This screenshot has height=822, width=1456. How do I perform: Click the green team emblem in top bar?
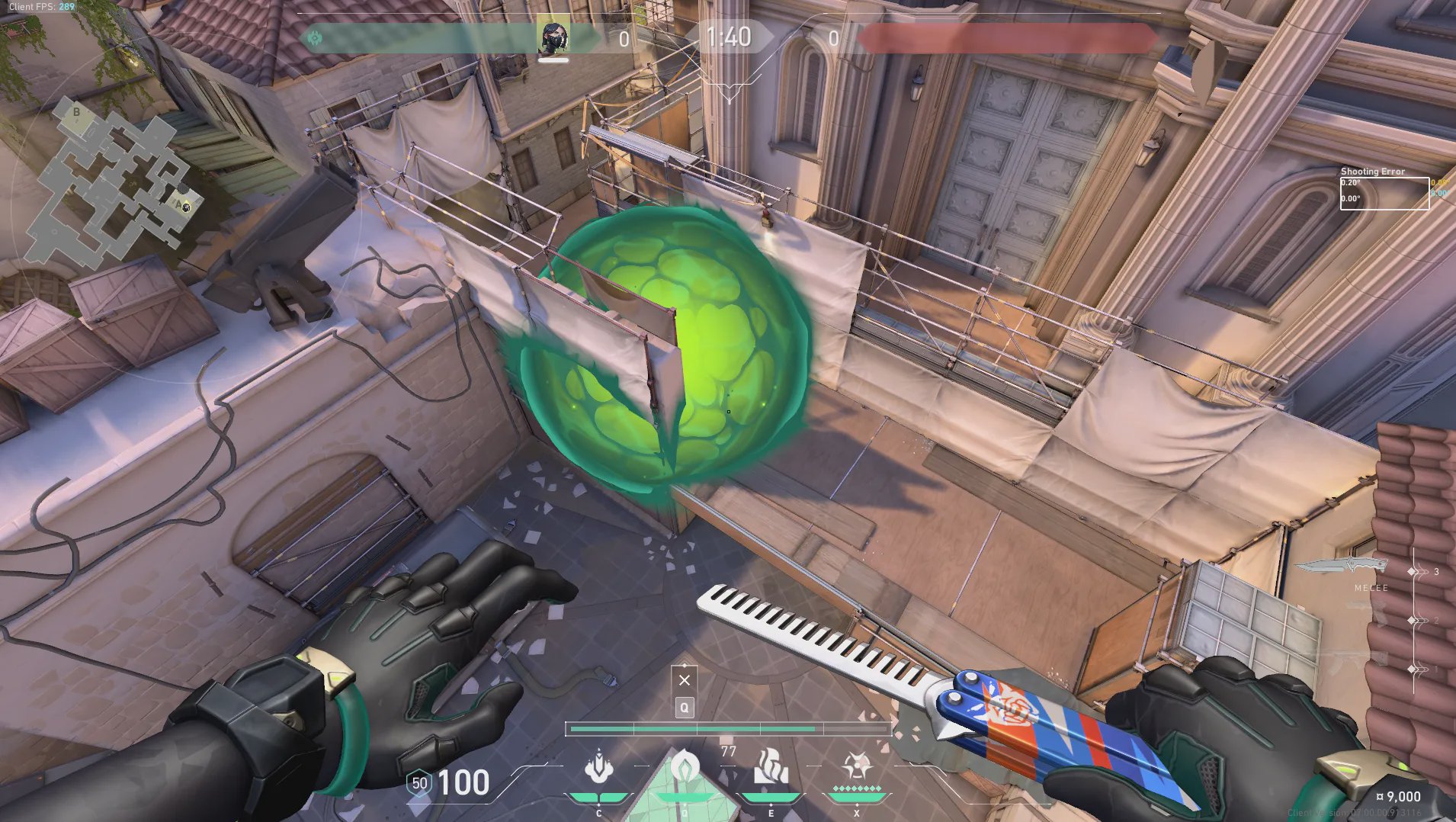[x=315, y=38]
